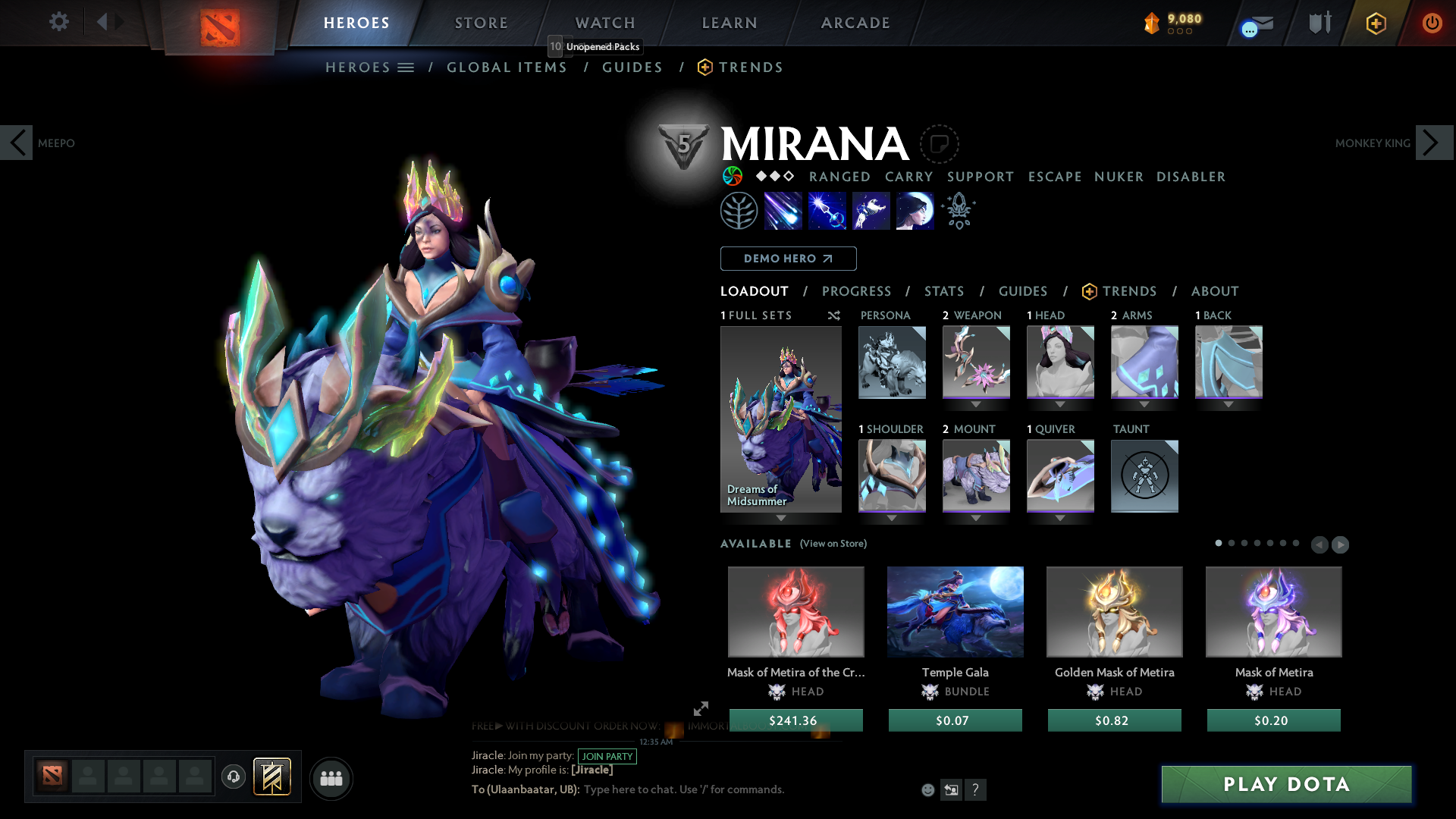The width and height of the screenshot is (1456, 819).
Task: View the Sacred Arrow ability icon
Action: (827, 210)
